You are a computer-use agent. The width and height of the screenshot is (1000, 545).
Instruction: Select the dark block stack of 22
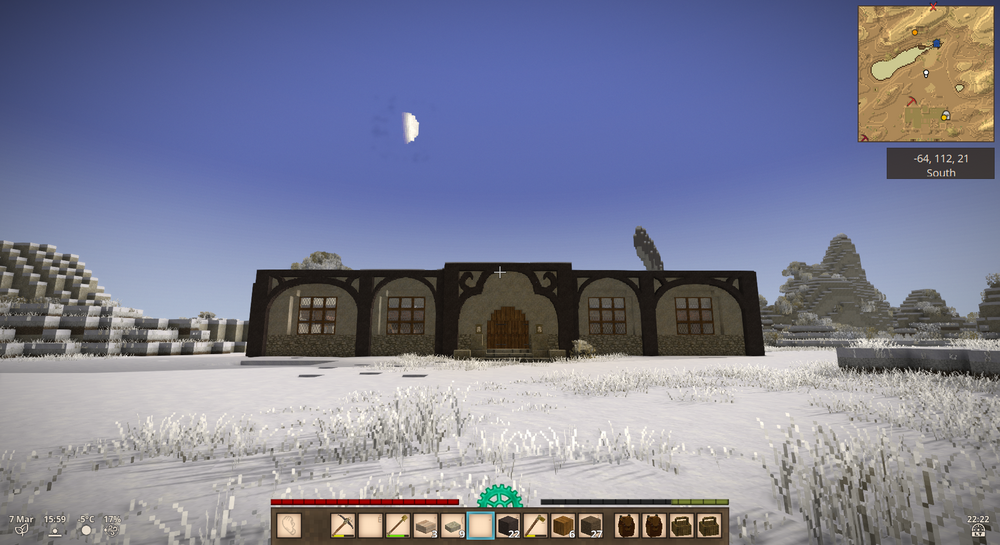pos(508,525)
